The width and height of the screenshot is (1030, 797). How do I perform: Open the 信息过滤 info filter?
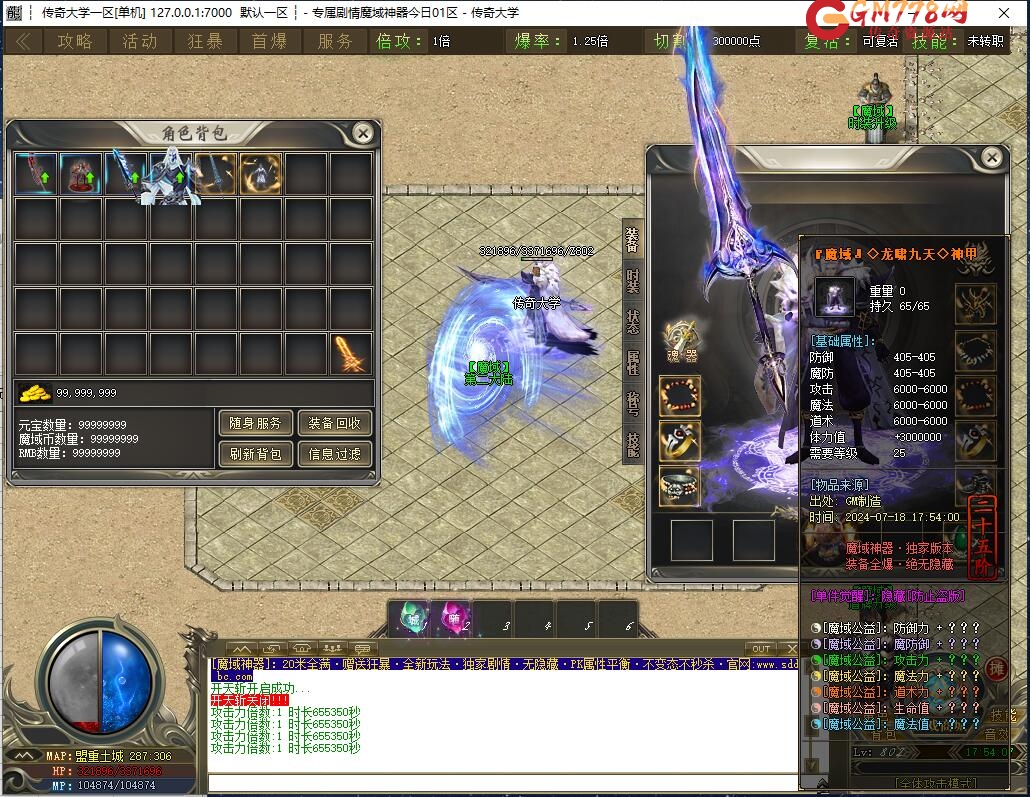pyautogui.click(x=334, y=454)
